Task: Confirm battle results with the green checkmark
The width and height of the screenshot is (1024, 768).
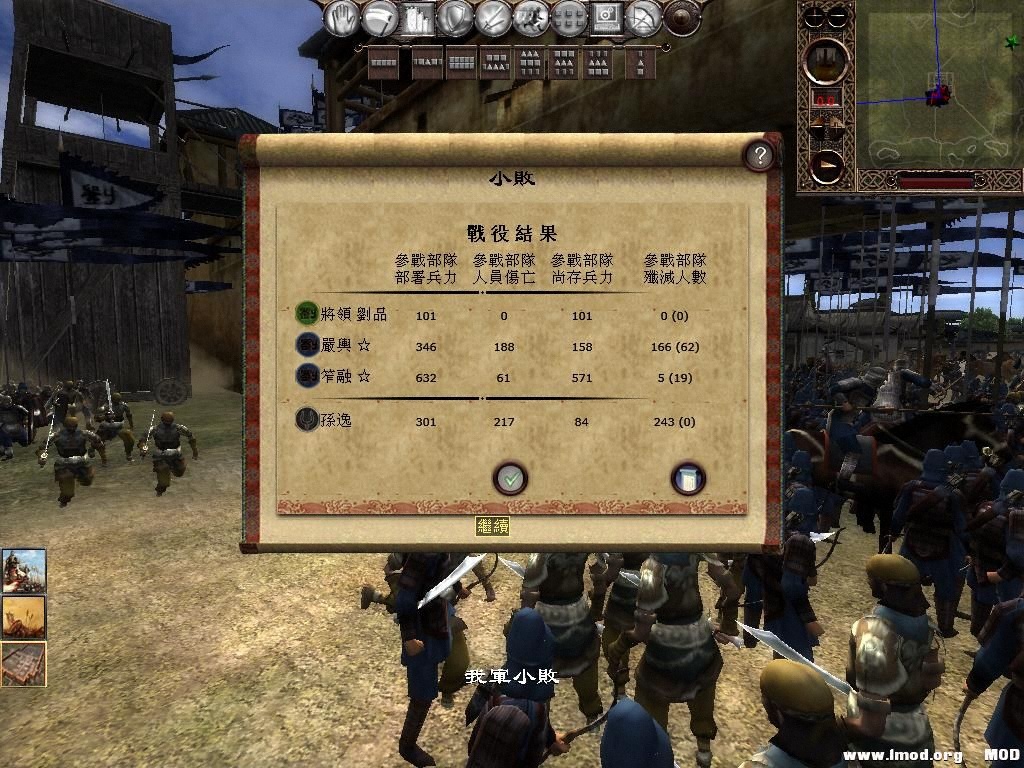Action: pos(510,479)
